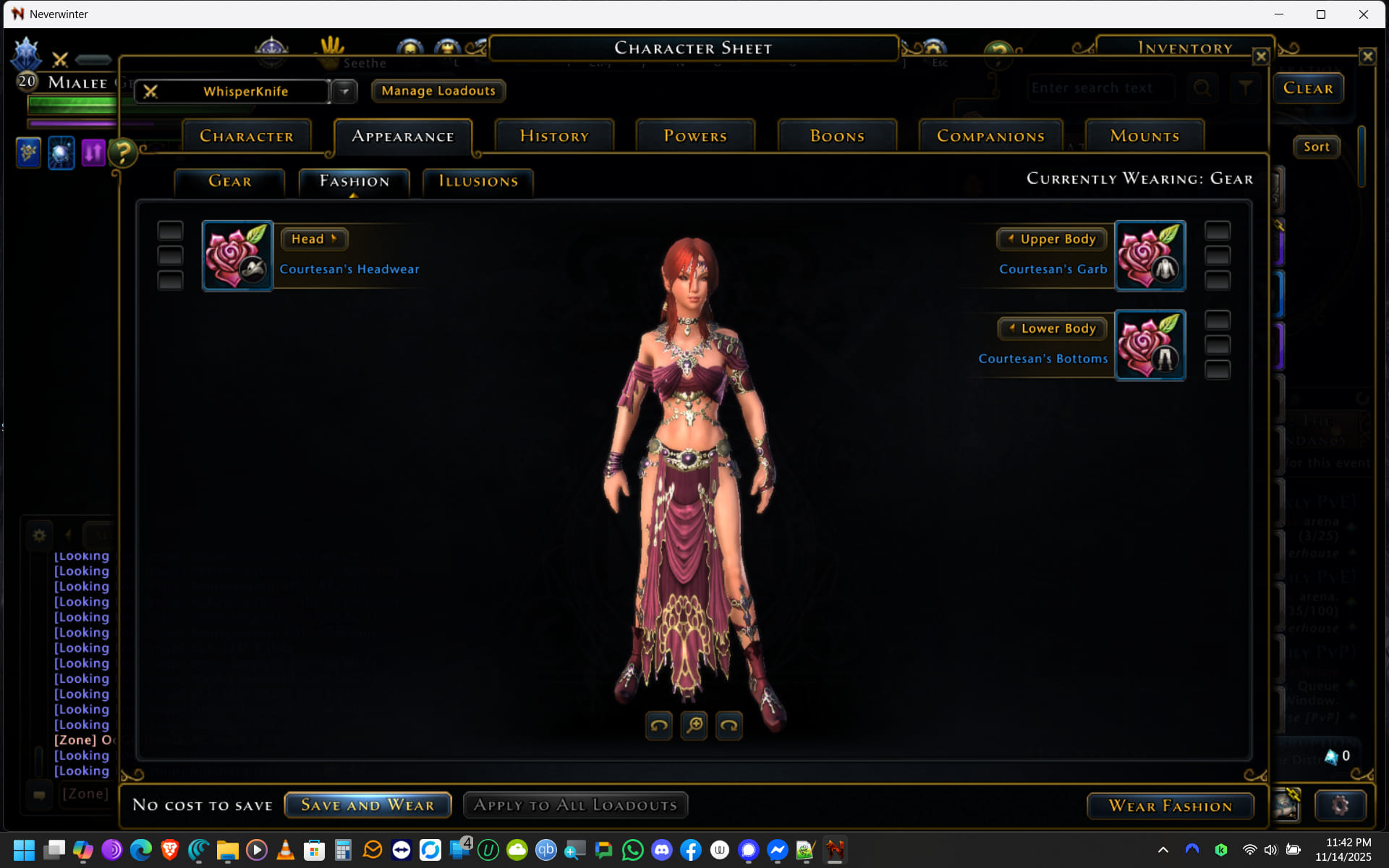Activate the Wear Fashion button
The width and height of the screenshot is (1389, 868).
click(1170, 806)
